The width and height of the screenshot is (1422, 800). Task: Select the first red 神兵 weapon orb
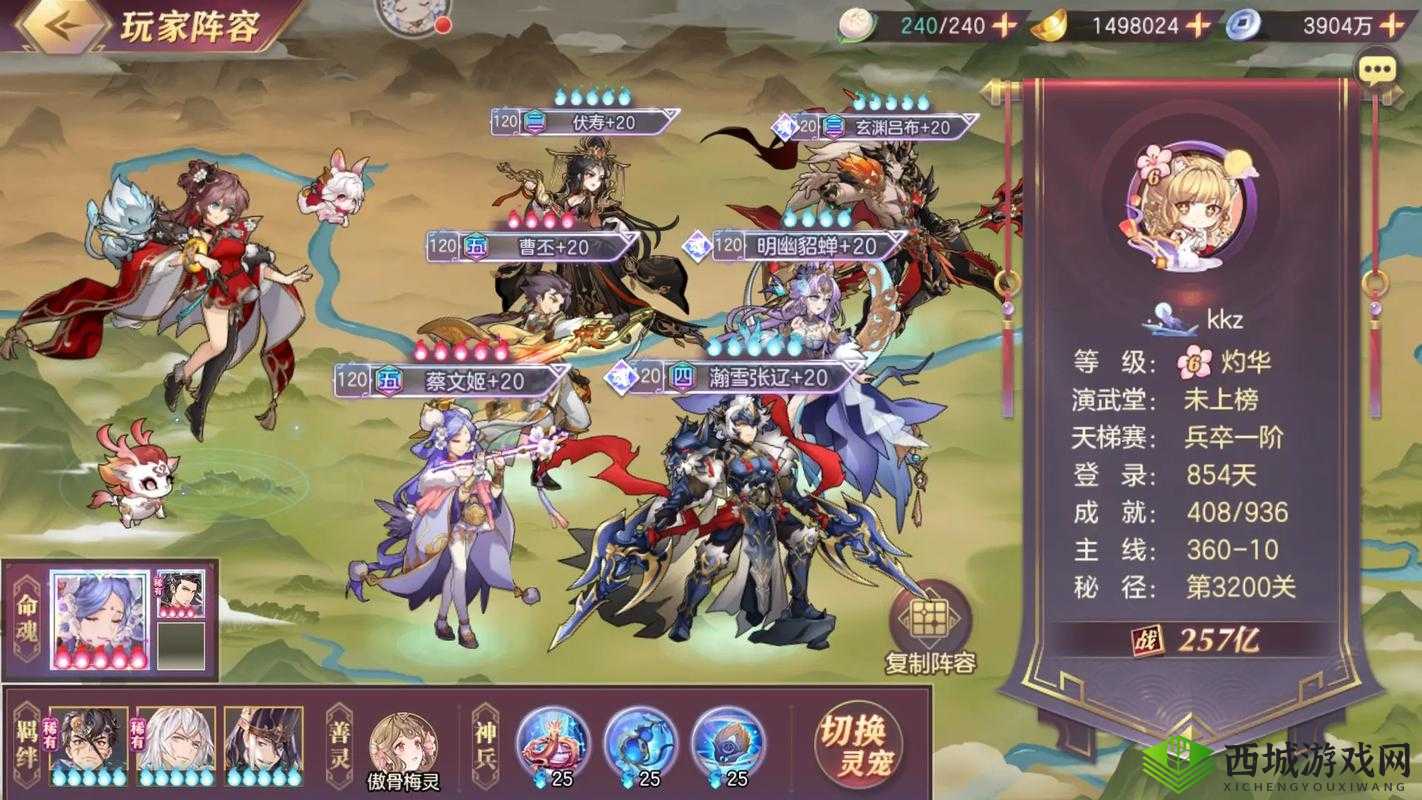click(552, 743)
